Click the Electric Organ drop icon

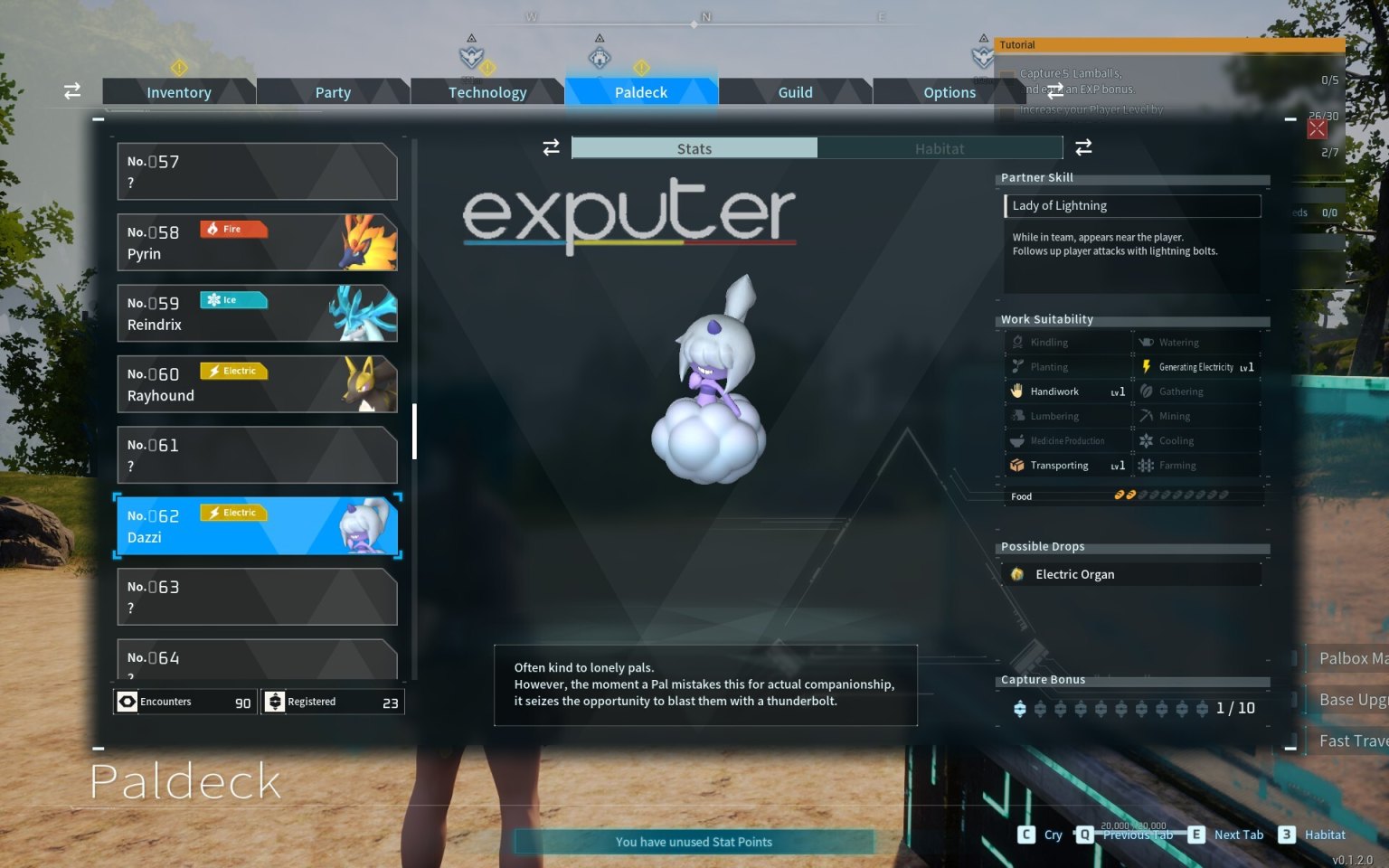point(1018,573)
